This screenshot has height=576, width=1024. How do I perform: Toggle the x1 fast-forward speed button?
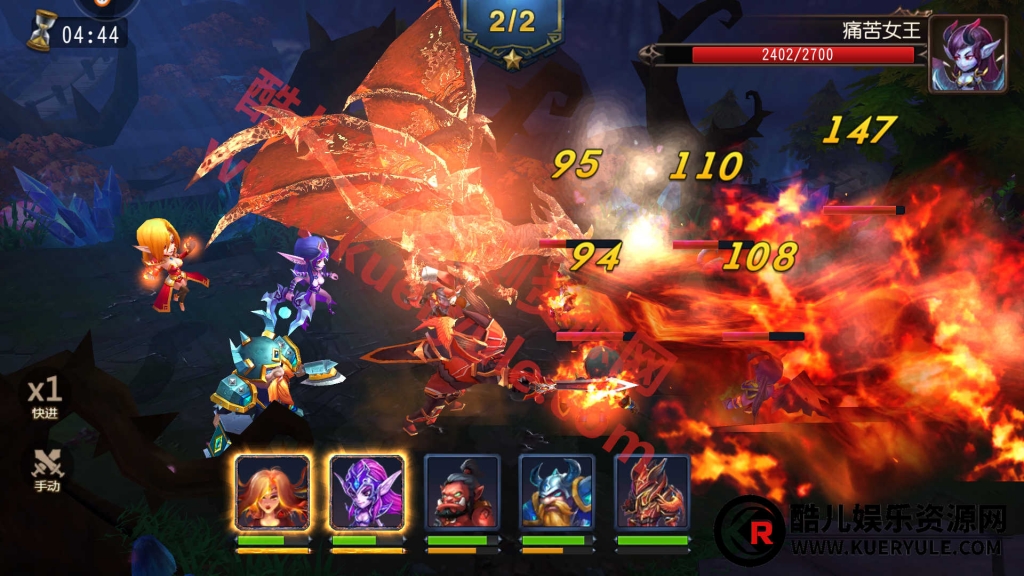pyautogui.click(x=44, y=396)
